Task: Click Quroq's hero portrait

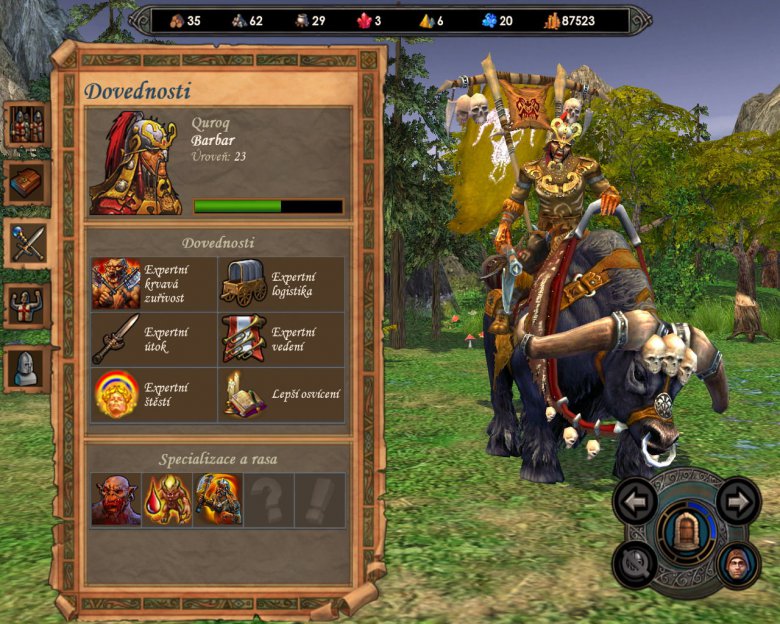Action: coord(136,162)
